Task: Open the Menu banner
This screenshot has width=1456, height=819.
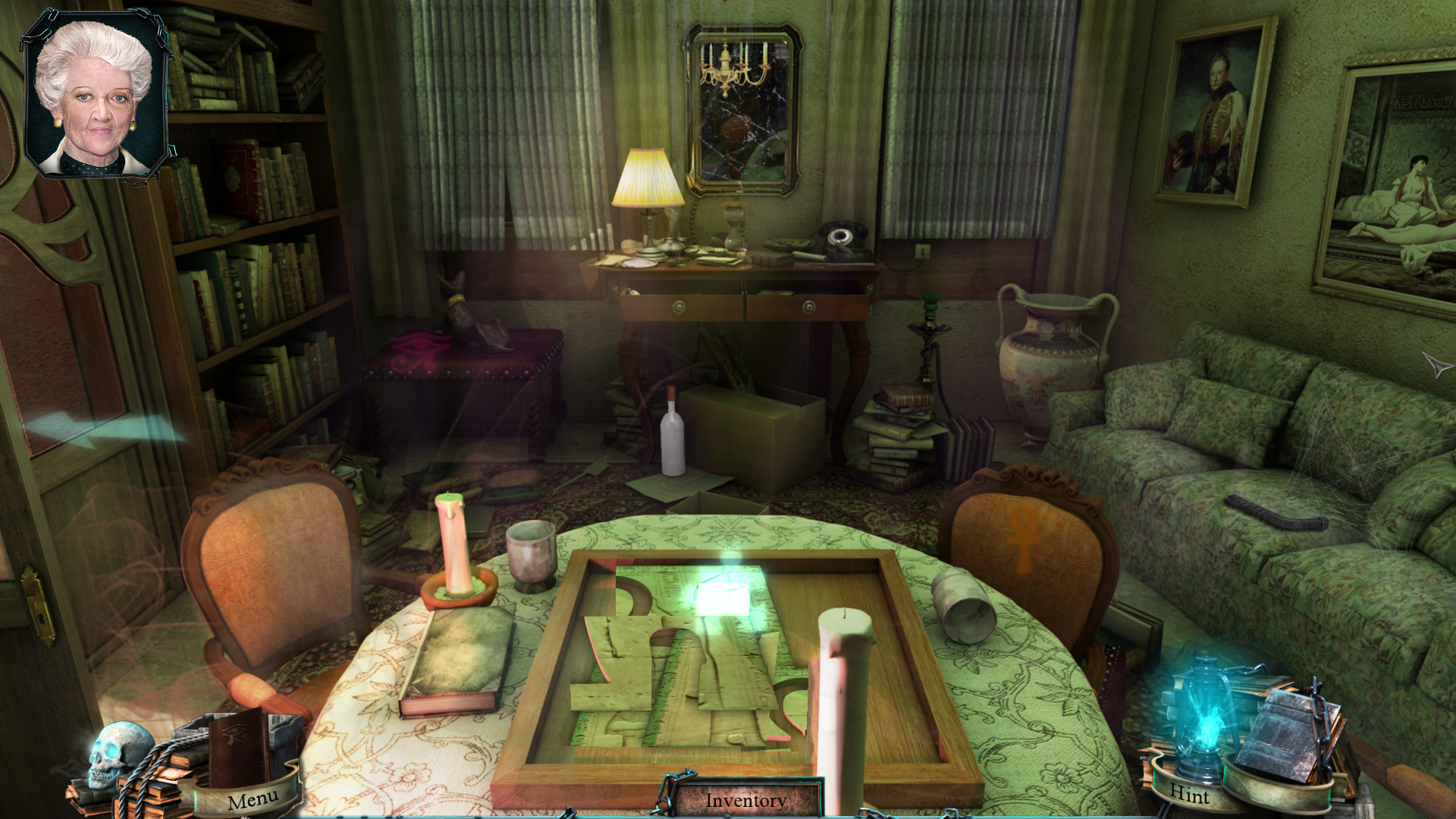Action: tap(253, 799)
